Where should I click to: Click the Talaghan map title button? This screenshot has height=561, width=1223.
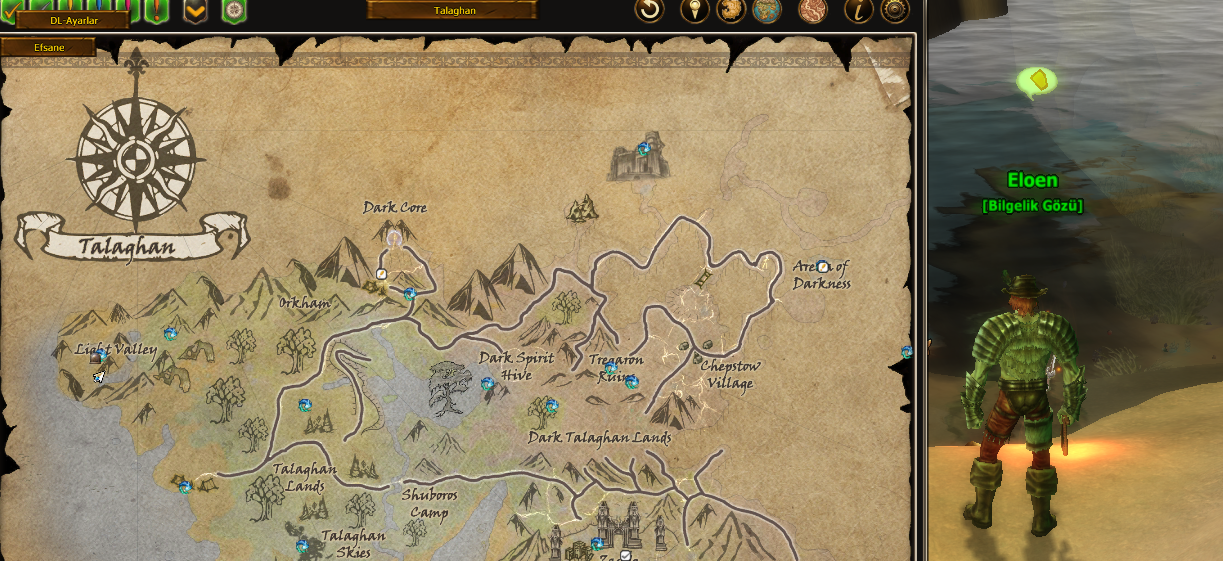(x=452, y=10)
